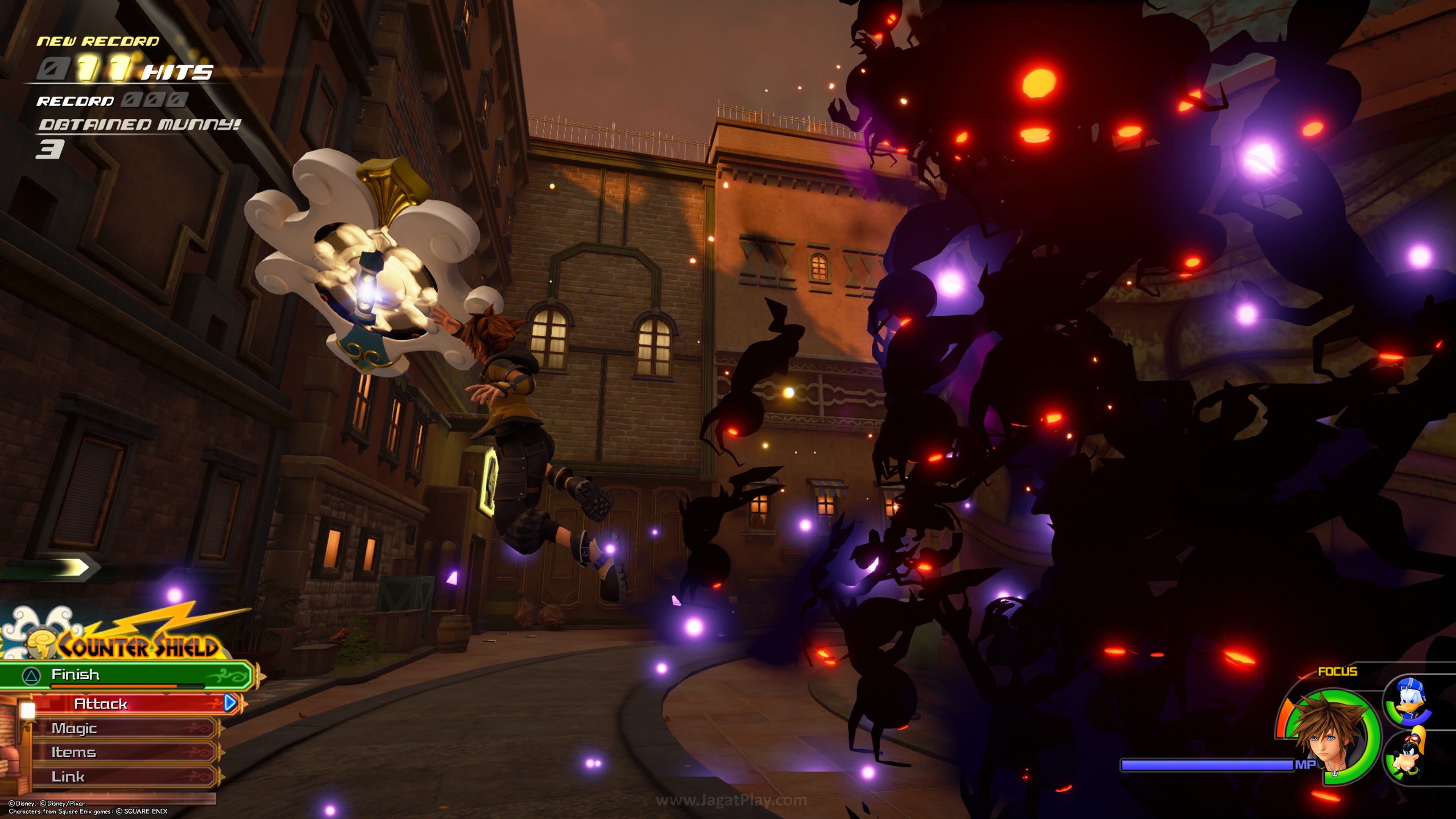Screen dimensions: 1456x819
Task: Click the blue arrow on the Attack command
Action: click(x=230, y=703)
